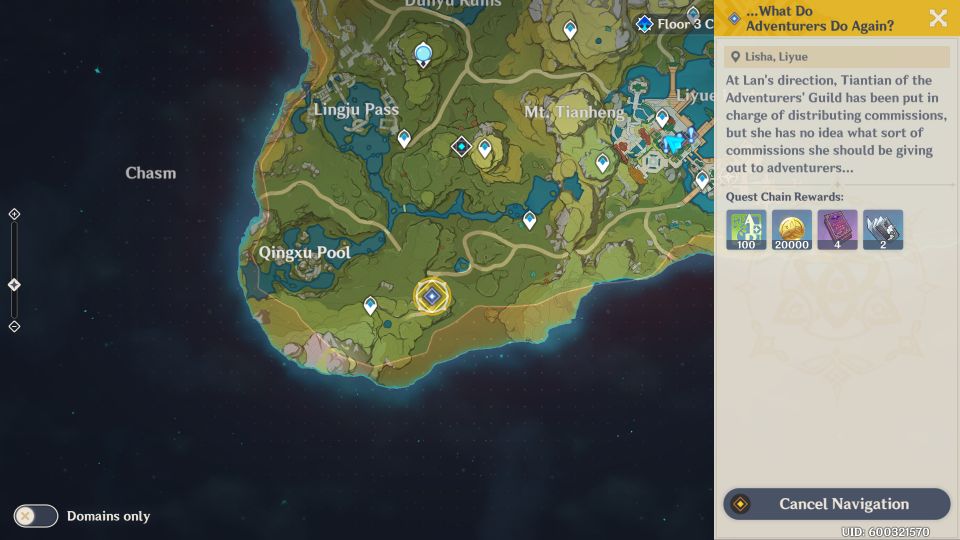
Task: Zoom in the map with plus button
Action: [x=14, y=214]
